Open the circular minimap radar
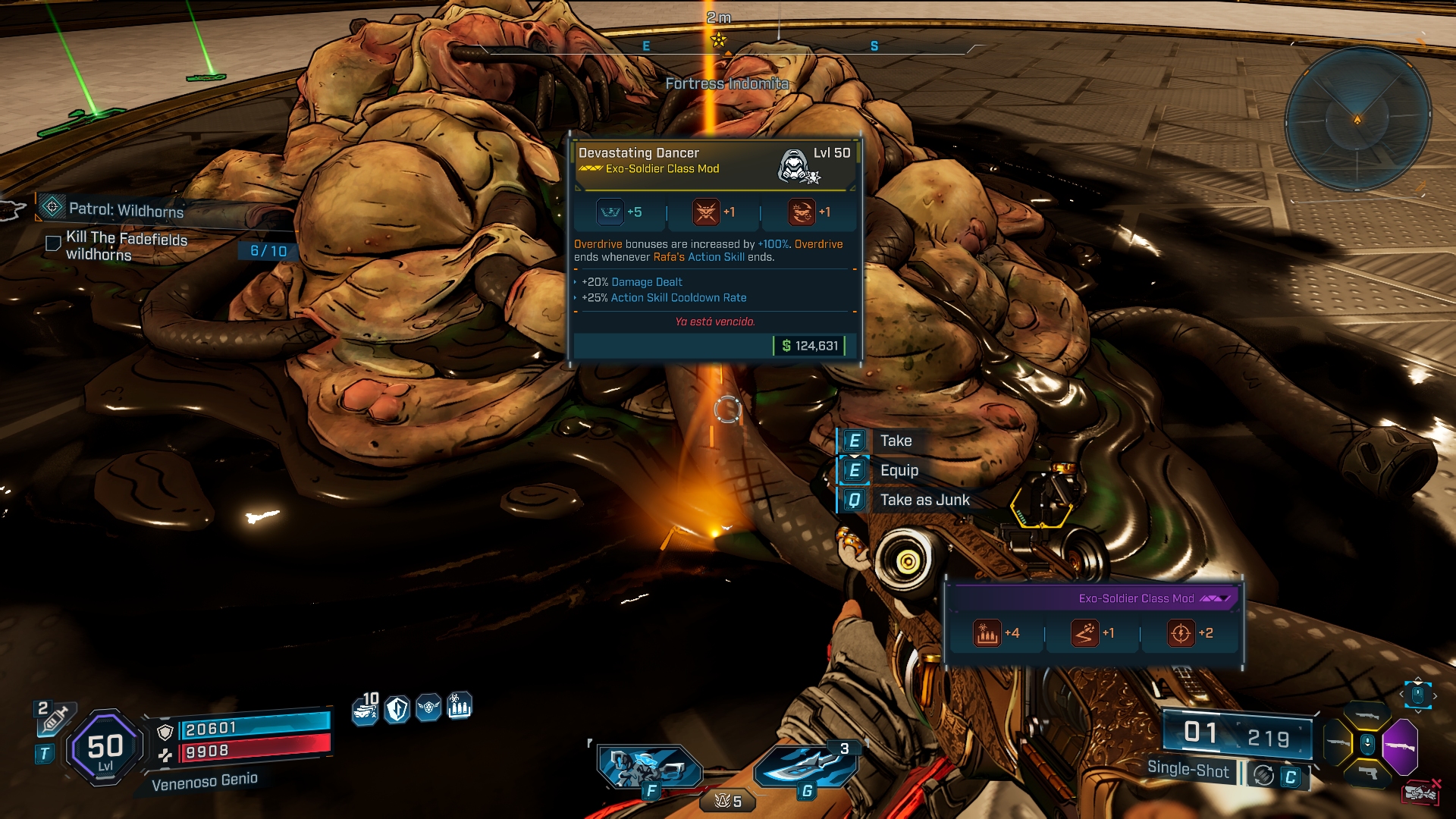The width and height of the screenshot is (1456, 819). tap(1357, 119)
